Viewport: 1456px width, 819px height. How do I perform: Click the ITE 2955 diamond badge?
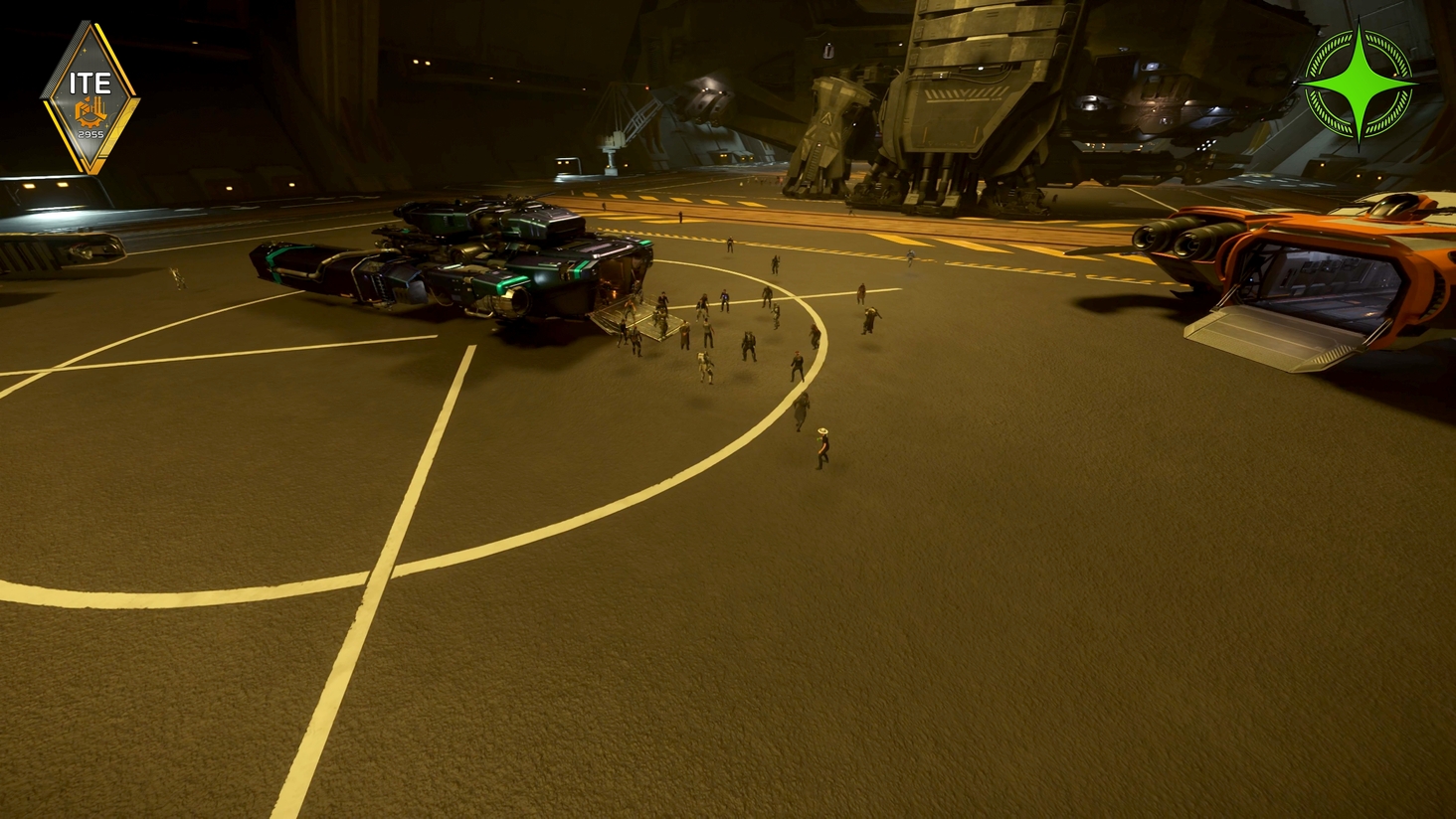point(90,98)
